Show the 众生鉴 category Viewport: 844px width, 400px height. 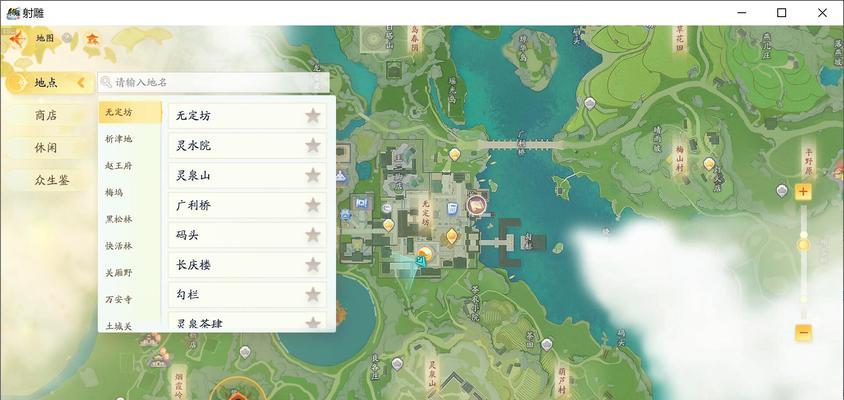point(50,180)
